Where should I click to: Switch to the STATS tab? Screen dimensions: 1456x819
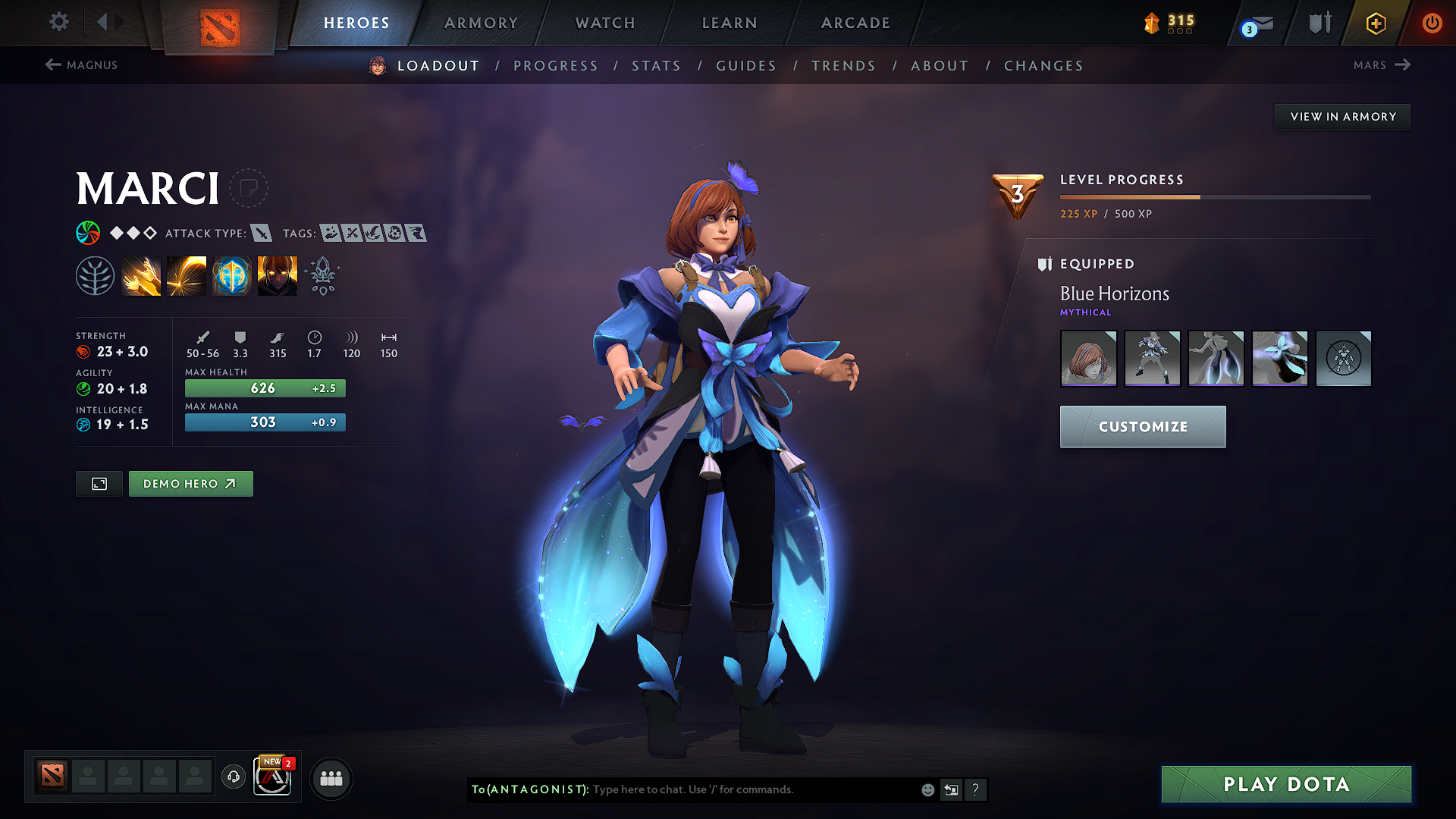click(x=657, y=66)
